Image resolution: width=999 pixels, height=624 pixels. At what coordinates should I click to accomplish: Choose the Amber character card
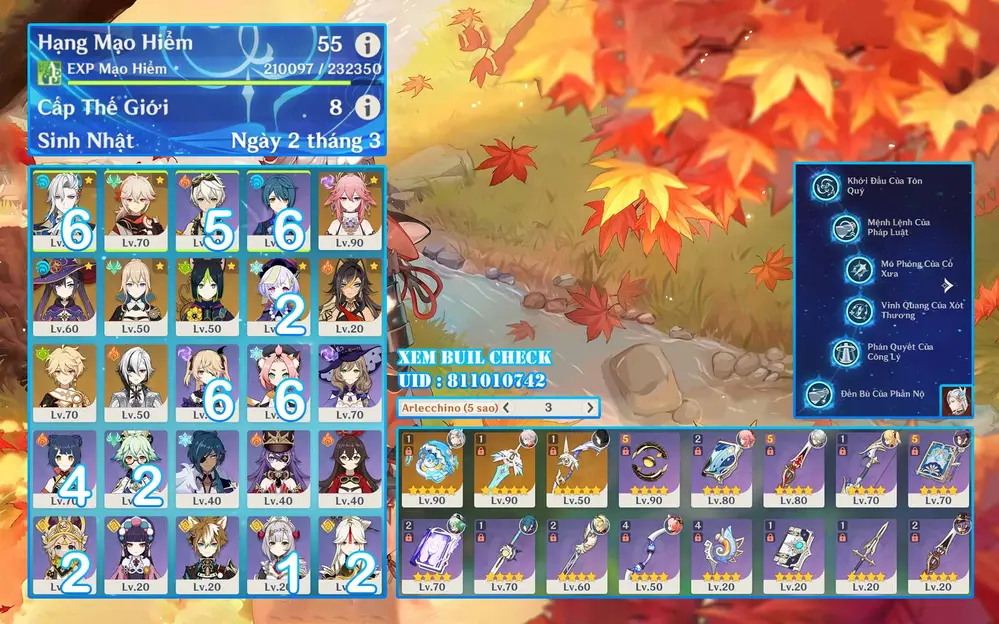[348, 466]
